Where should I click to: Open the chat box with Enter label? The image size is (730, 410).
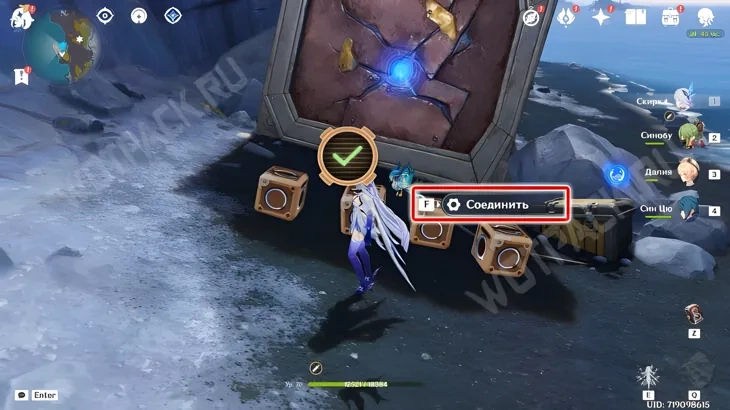tap(37, 395)
